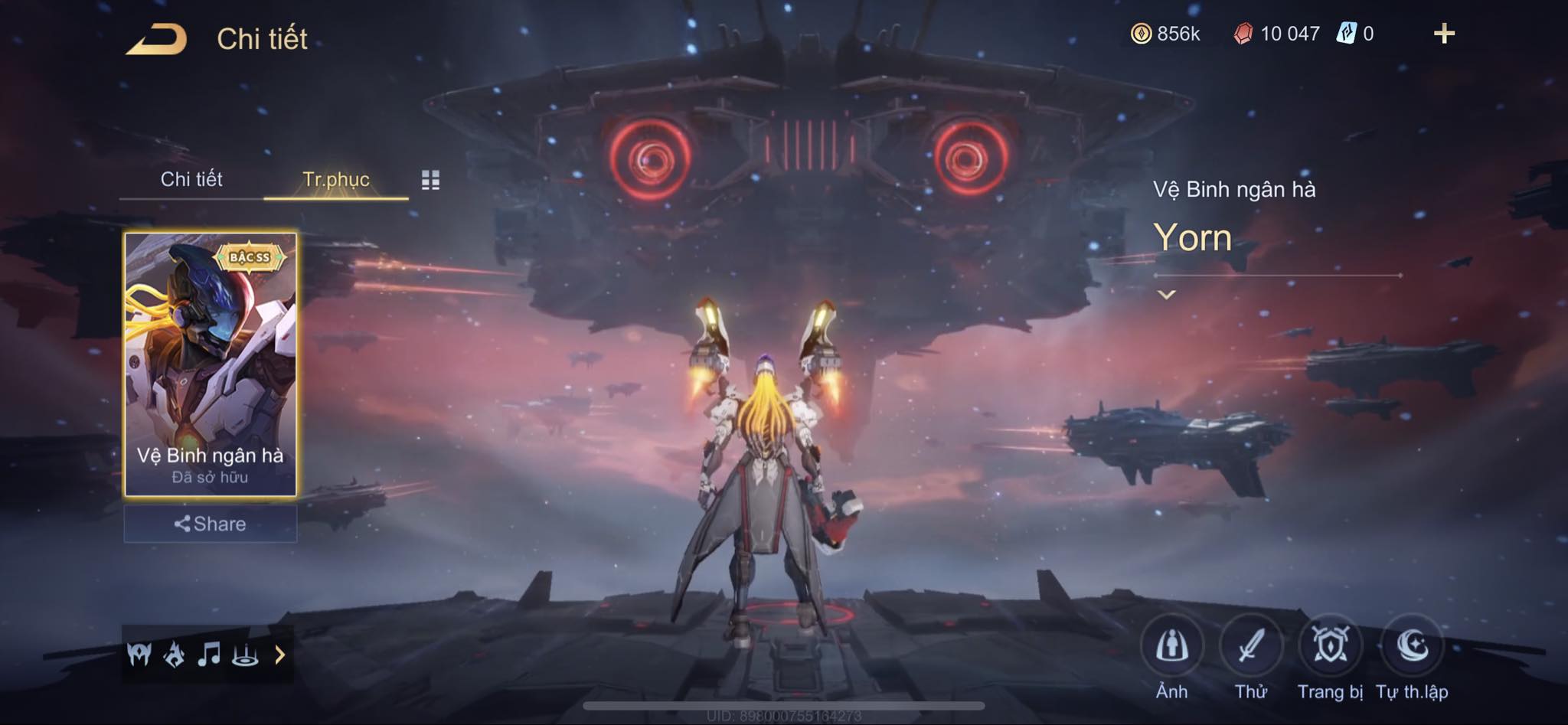Image resolution: width=1568 pixels, height=725 pixels.
Task: Add currency with the plus button
Action: 1444,34
